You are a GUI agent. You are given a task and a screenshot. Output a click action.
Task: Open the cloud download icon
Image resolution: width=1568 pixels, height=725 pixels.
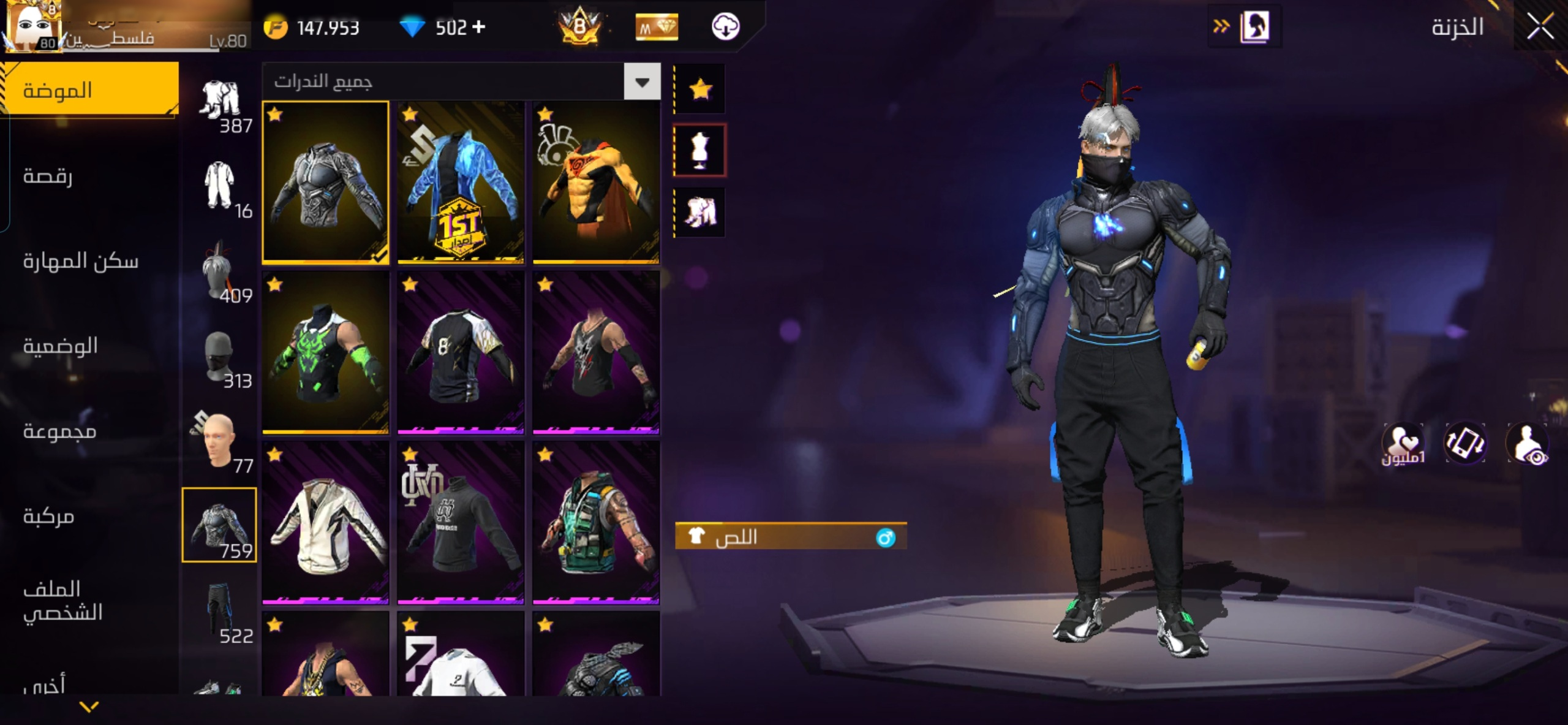[725, 27]
